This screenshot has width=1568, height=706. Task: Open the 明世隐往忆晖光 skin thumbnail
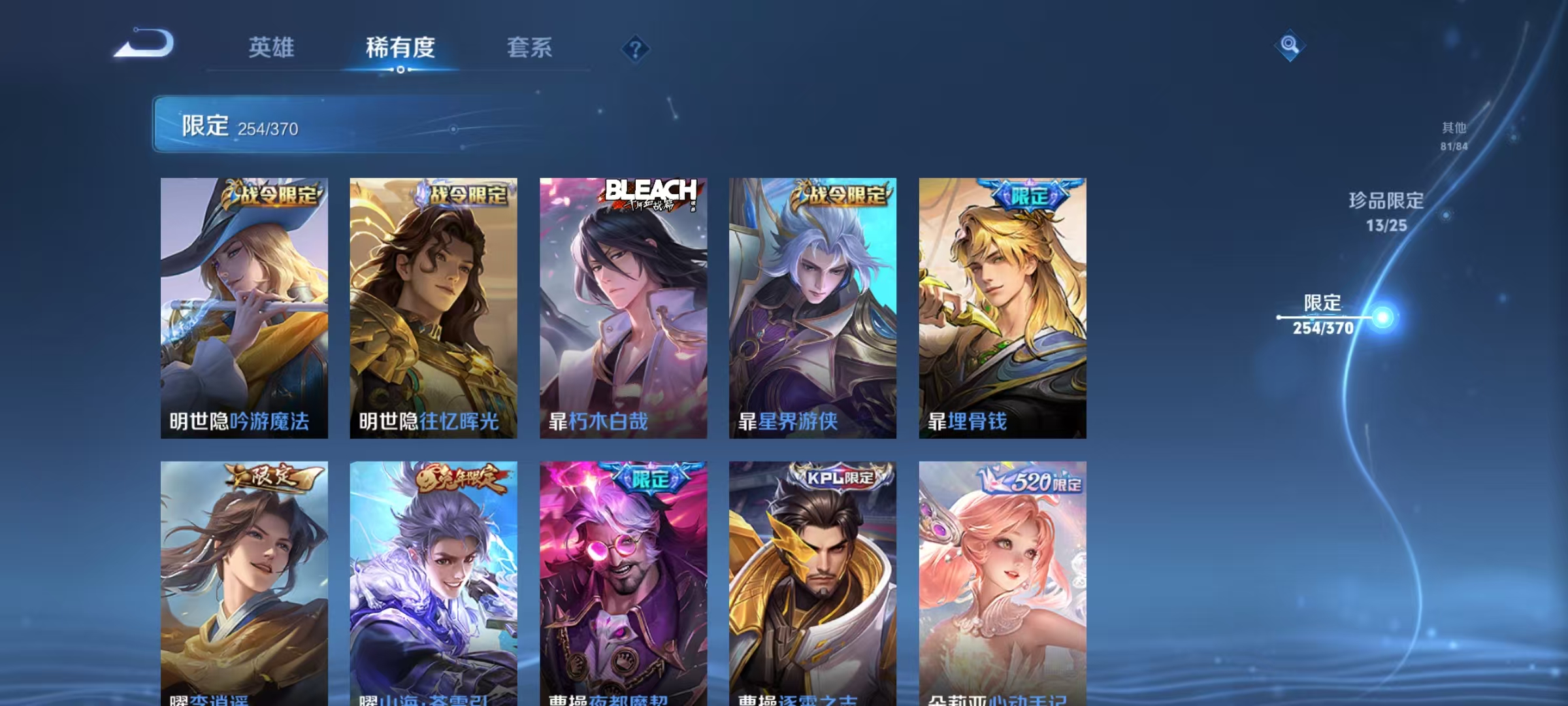pyautogui.click(x=431, y=307)
